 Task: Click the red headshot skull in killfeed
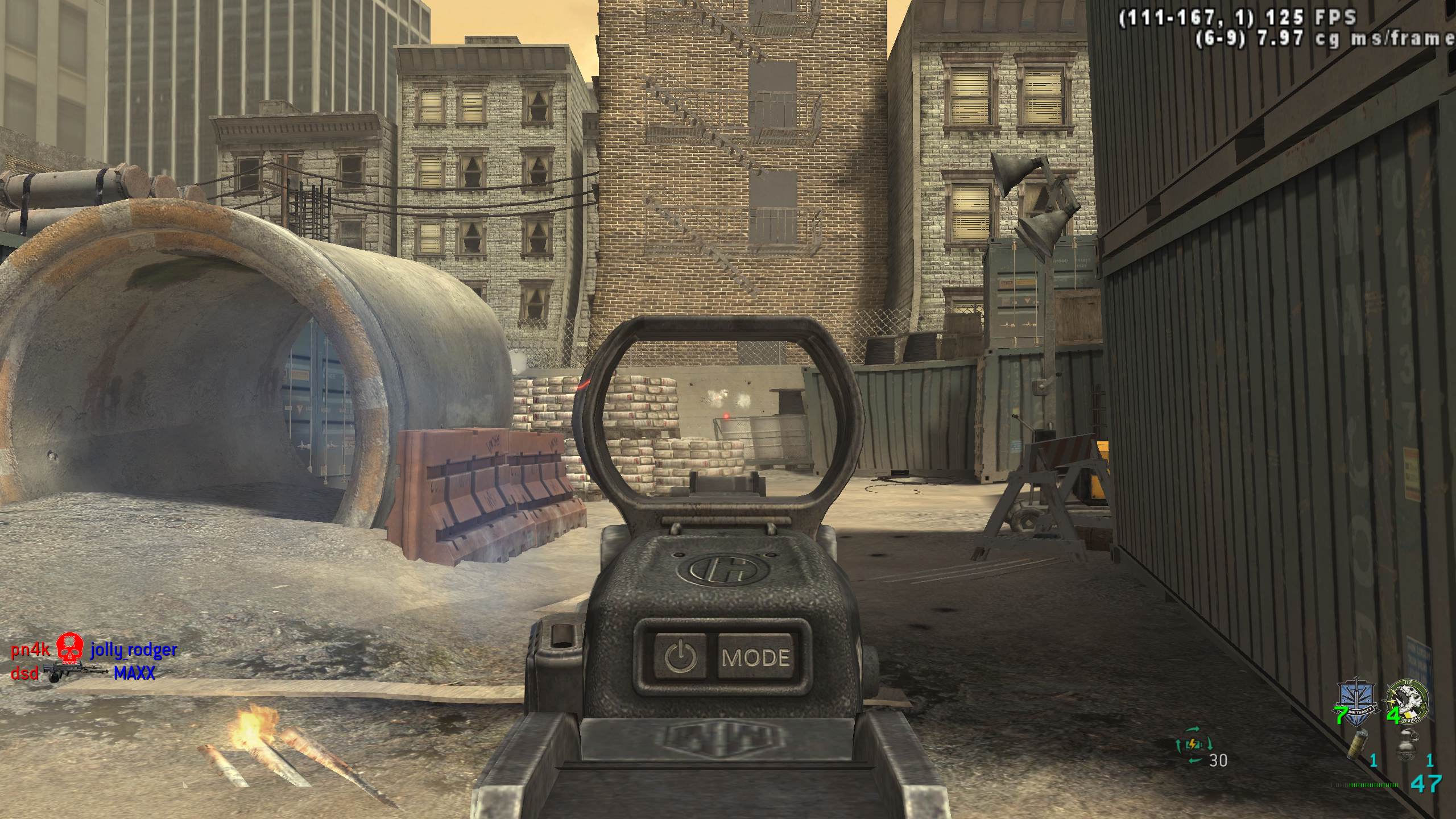[x=71, y=648]
